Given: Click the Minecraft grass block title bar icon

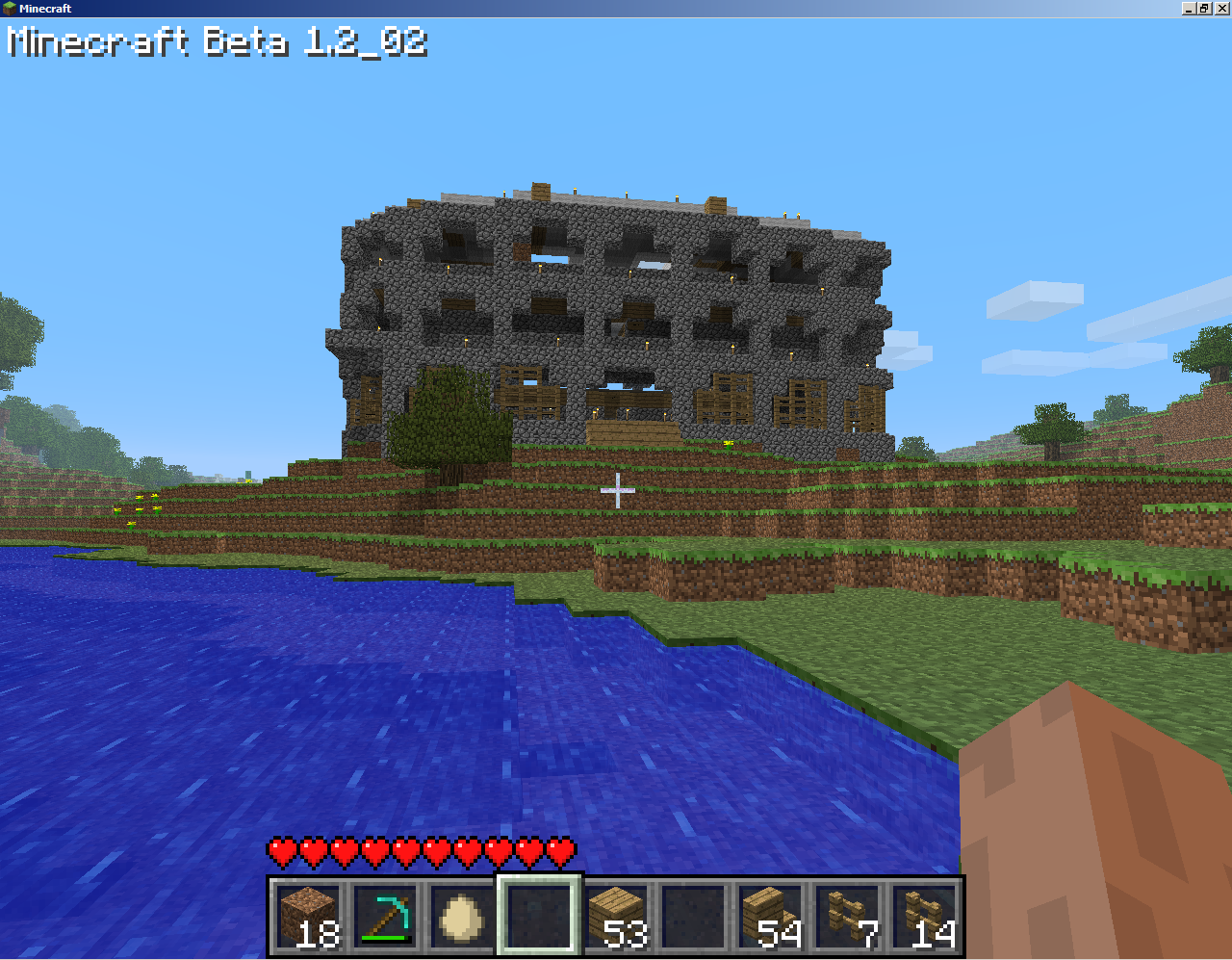Looking at the screenshot, I should point(10,8).
